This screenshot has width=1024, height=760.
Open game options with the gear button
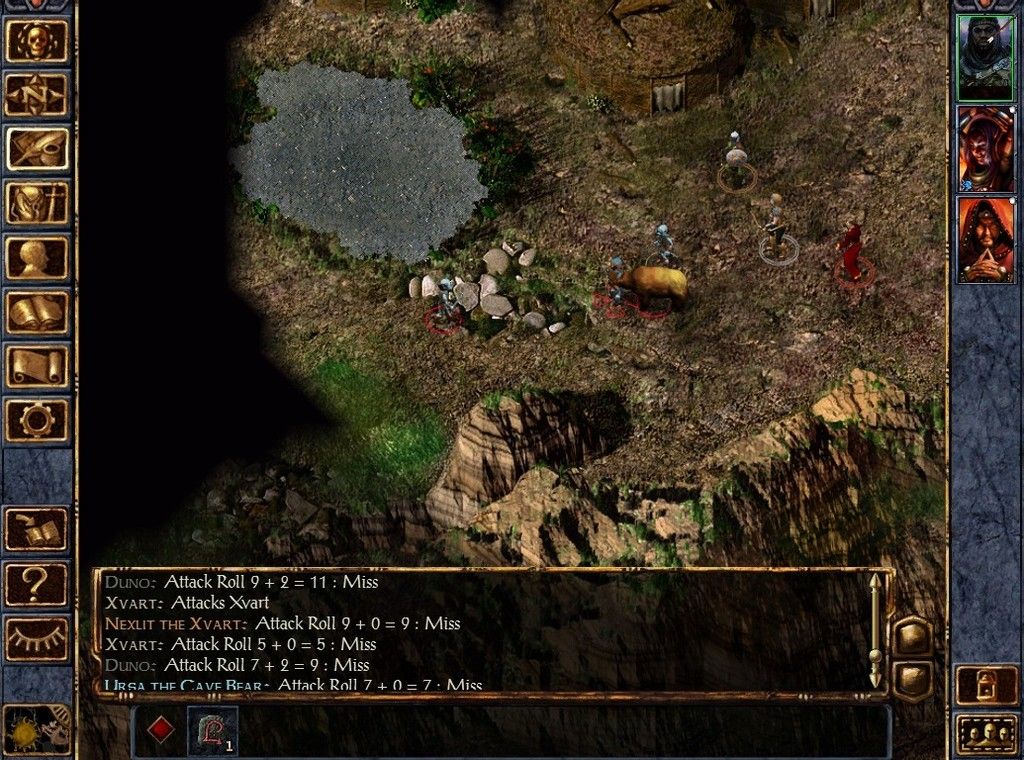coord(38,419)
